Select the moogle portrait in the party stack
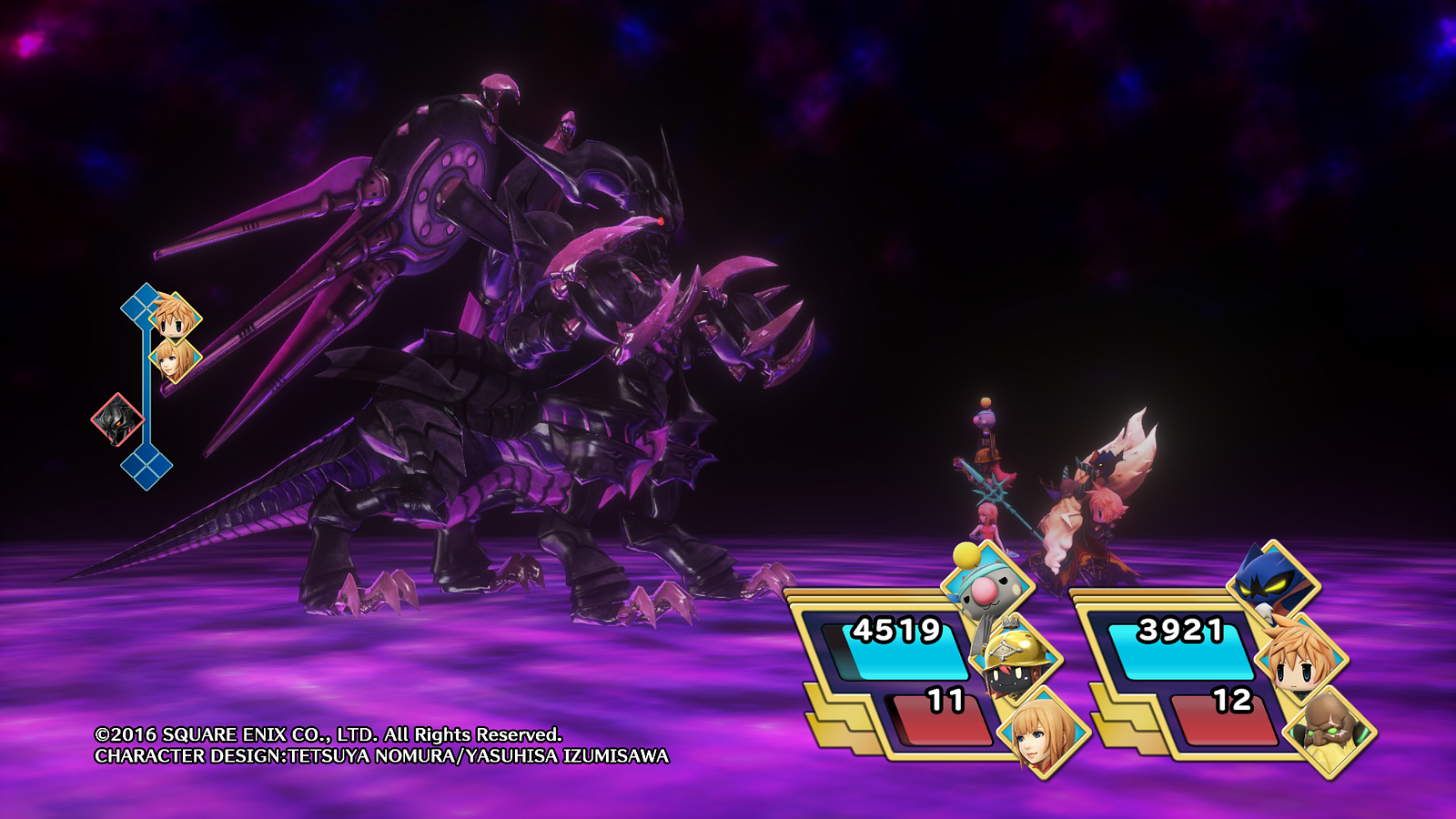 point(986,584)
